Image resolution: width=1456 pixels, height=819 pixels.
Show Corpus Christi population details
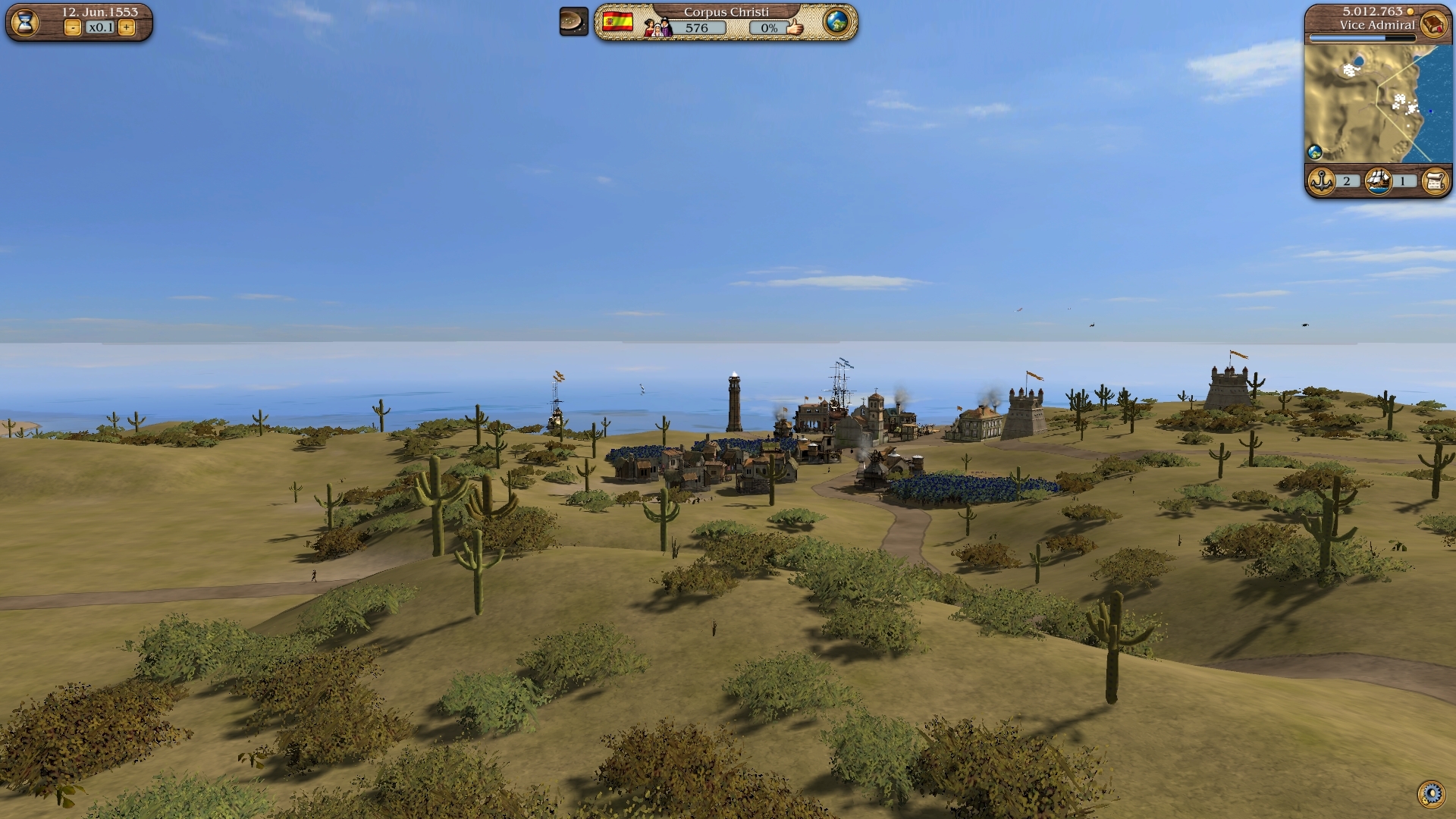click(686, 28)
